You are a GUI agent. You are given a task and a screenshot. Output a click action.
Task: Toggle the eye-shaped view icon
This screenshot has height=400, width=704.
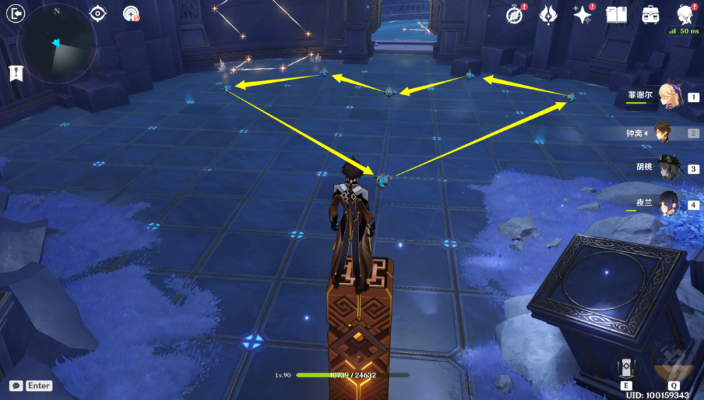pos(98,14)
